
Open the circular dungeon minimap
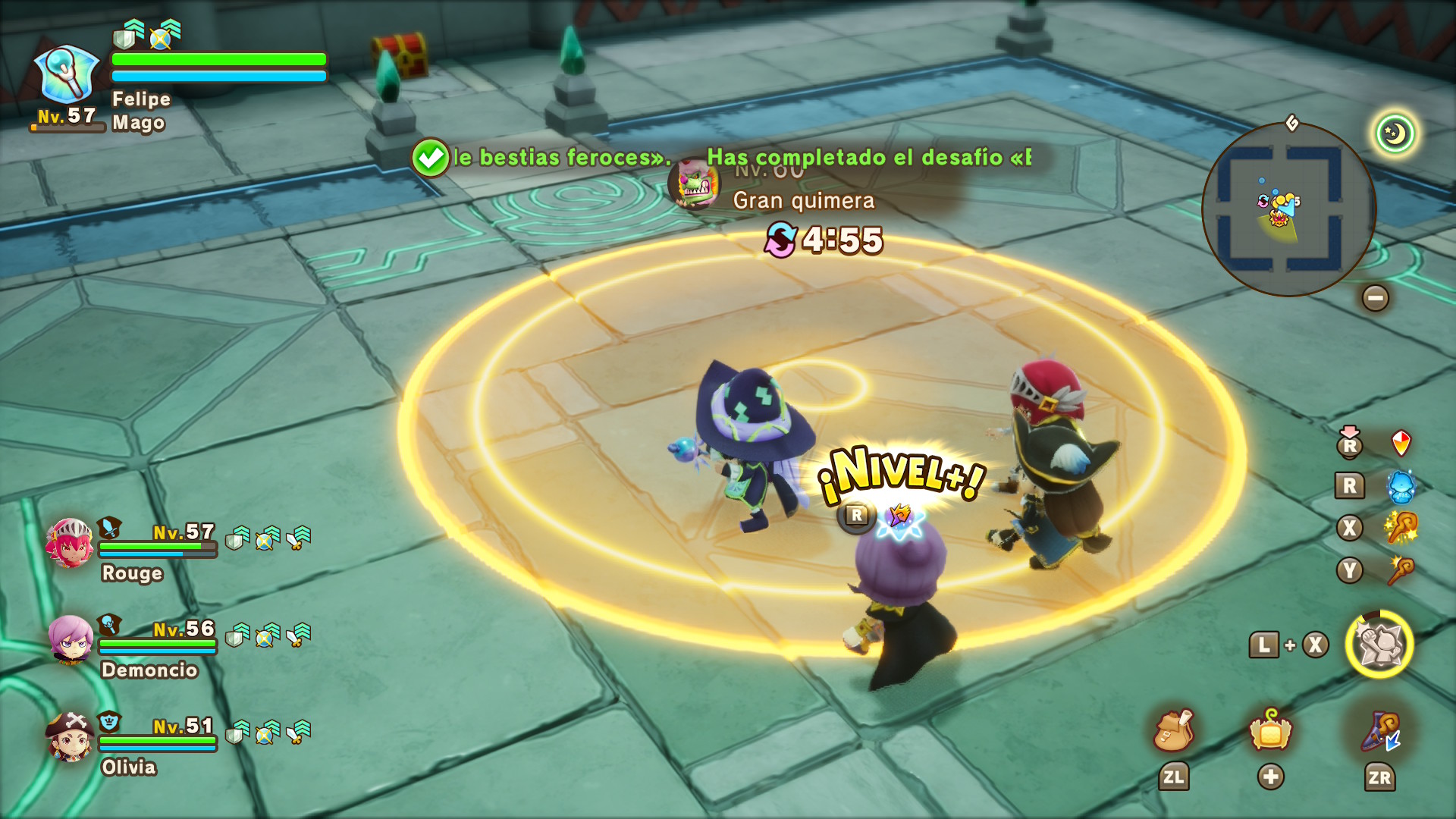[x=1288, y=209]
